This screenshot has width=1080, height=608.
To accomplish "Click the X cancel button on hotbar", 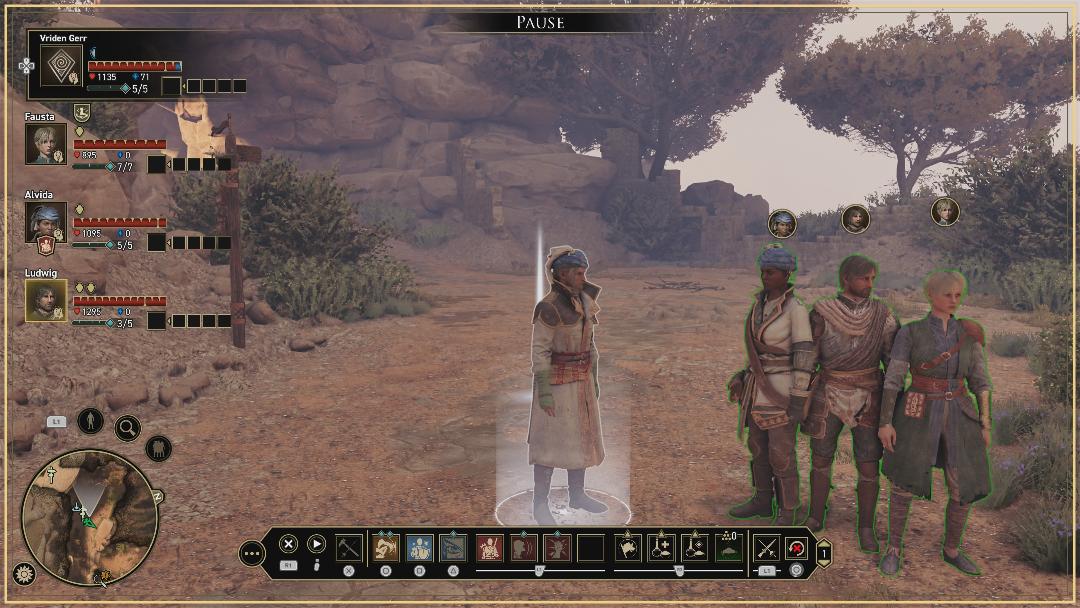I will [x=288, y=544].
